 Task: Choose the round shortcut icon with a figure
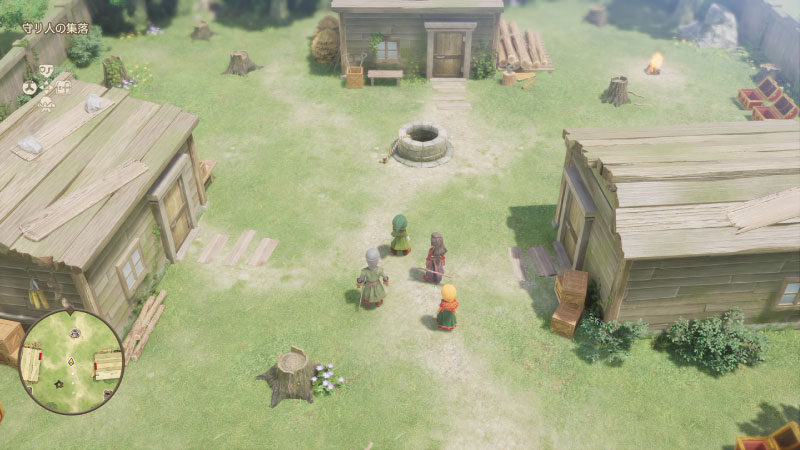tap(30, 88)
